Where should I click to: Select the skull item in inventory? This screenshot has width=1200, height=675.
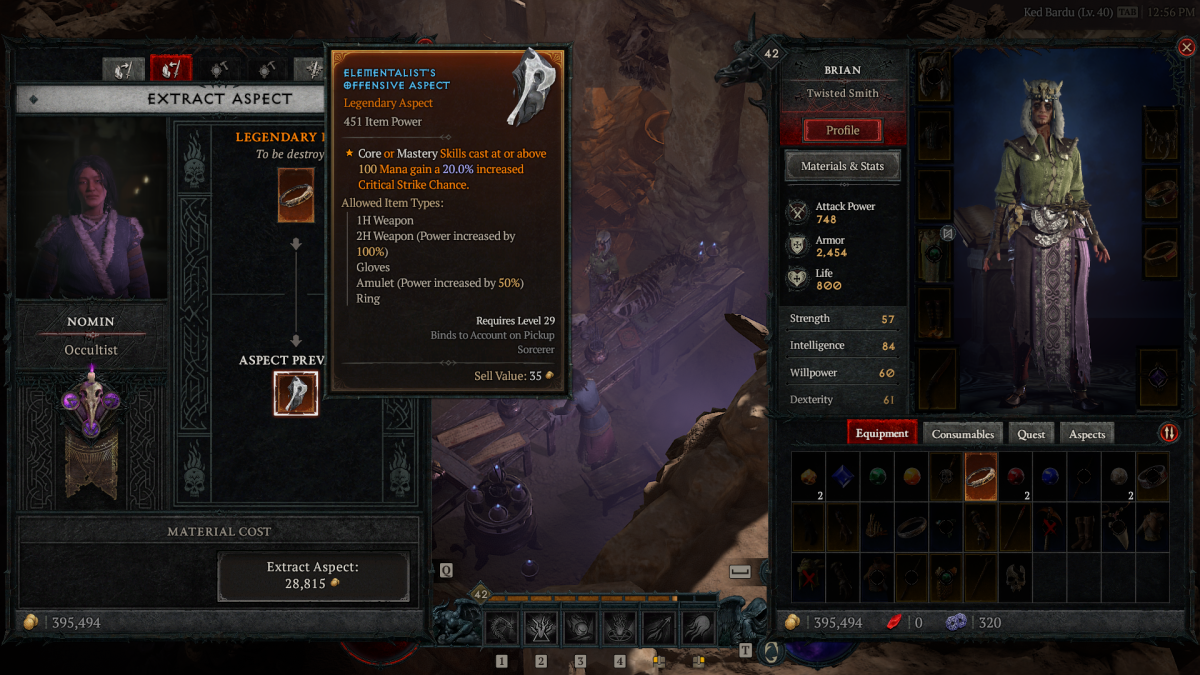pyautogui.click(x=1015, y=578)
